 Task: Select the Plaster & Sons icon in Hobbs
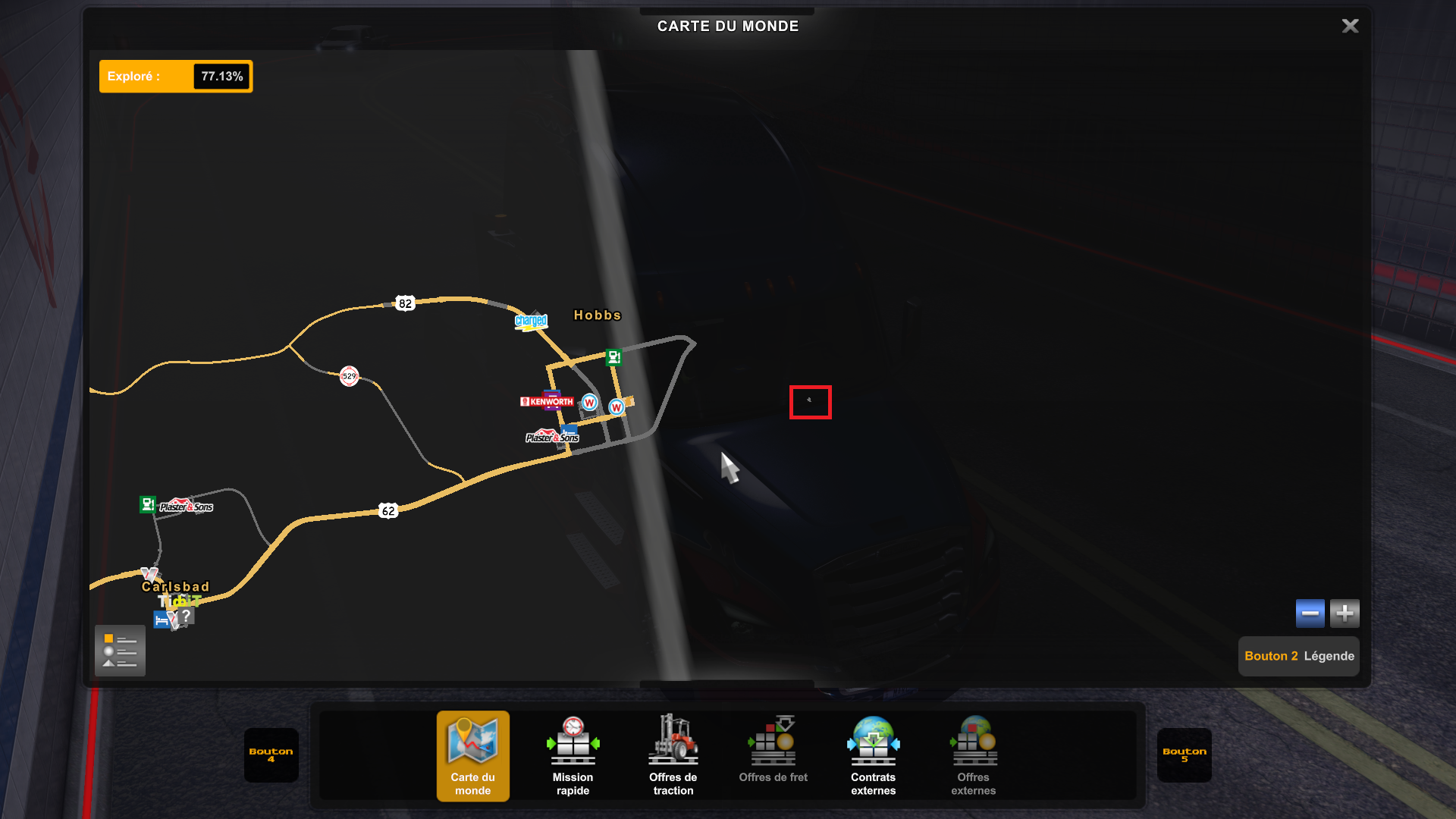[552, 438]
